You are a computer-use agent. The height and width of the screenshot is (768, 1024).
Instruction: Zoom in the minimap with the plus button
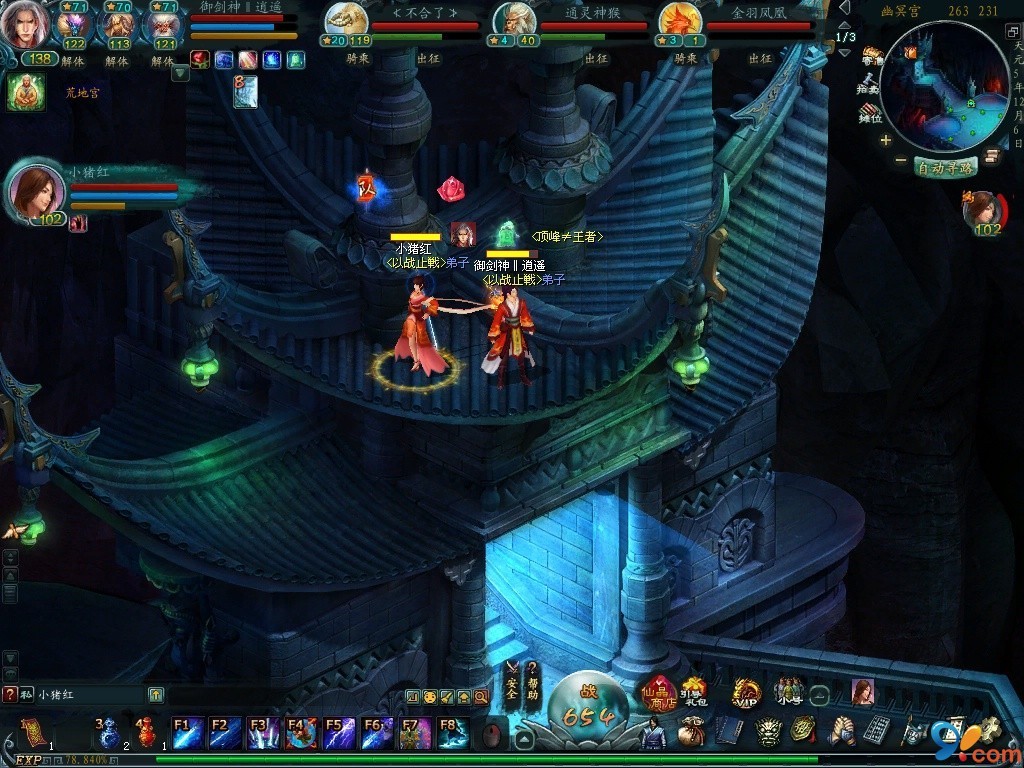[886, 140]
